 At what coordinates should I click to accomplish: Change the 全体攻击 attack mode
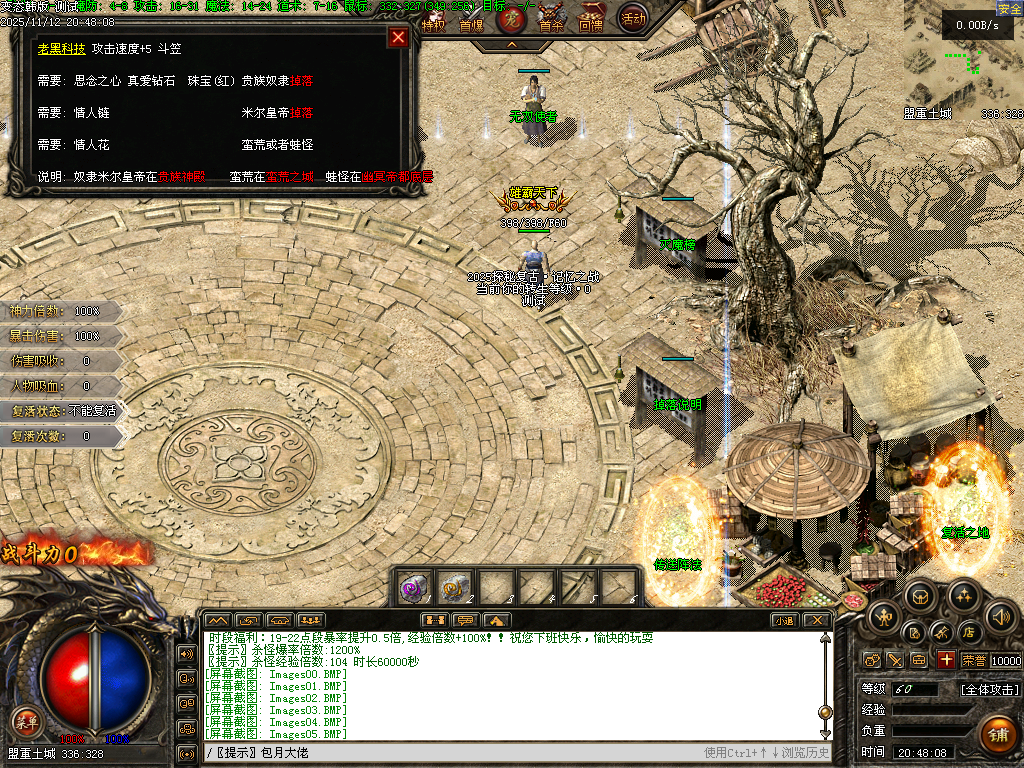(990, 689)
